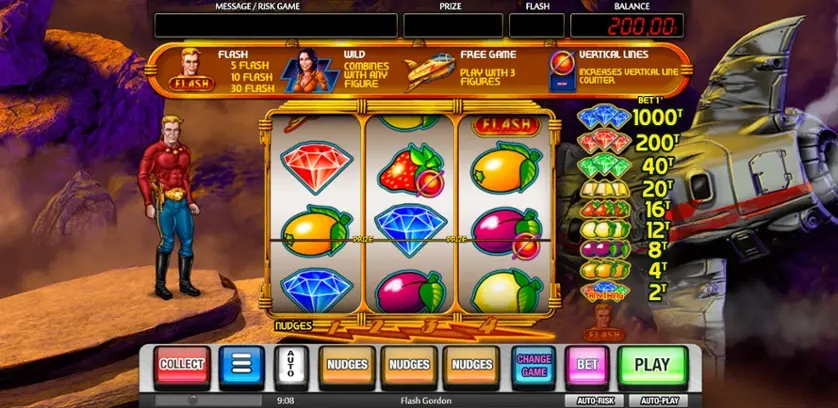Image resolution: width=838 pixels, height=408 pixels.
Task: Collect the winnings with the red COLLECT button
Action: coord(183,365)
